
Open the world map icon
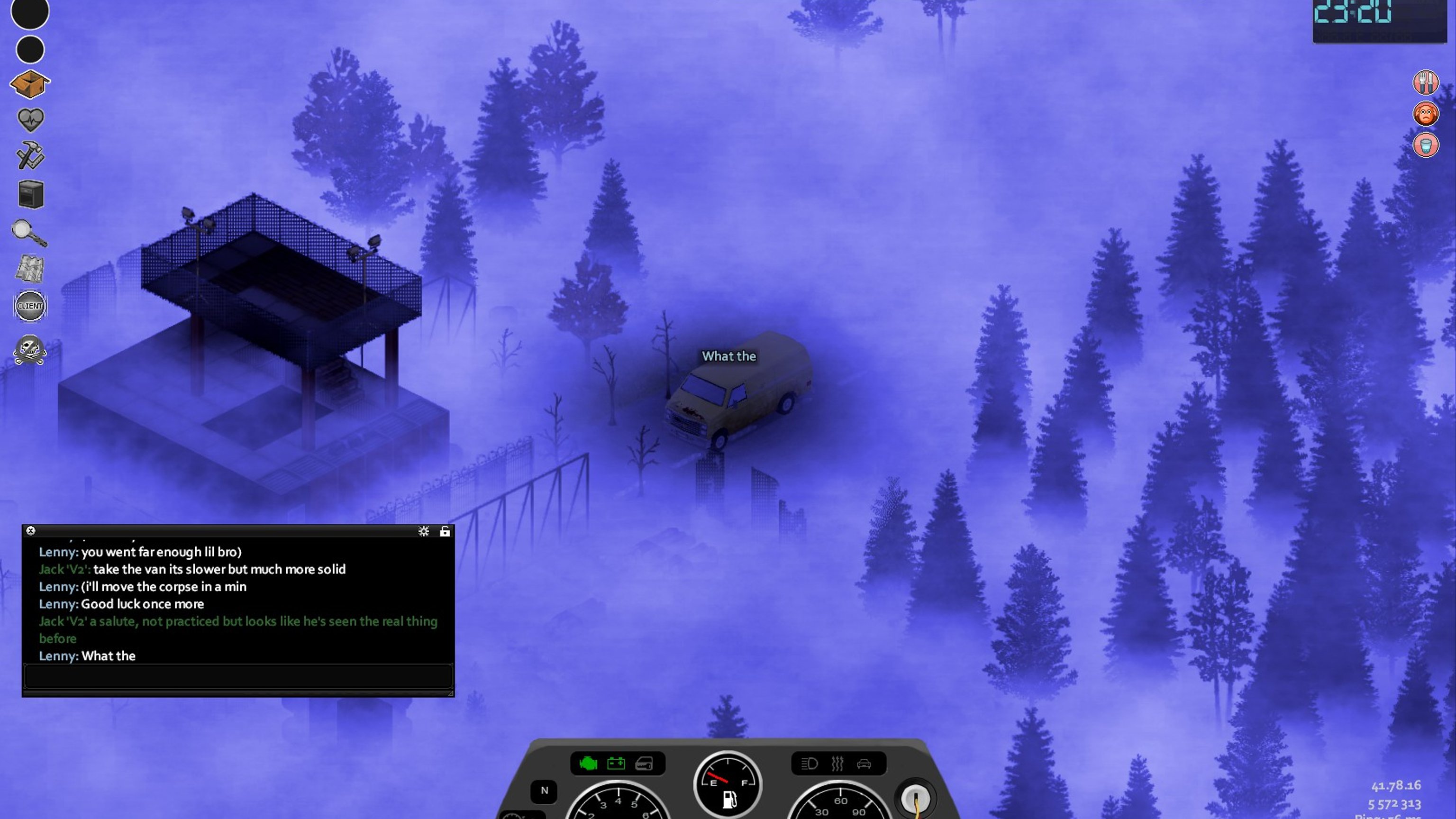(x=29, y=269)
